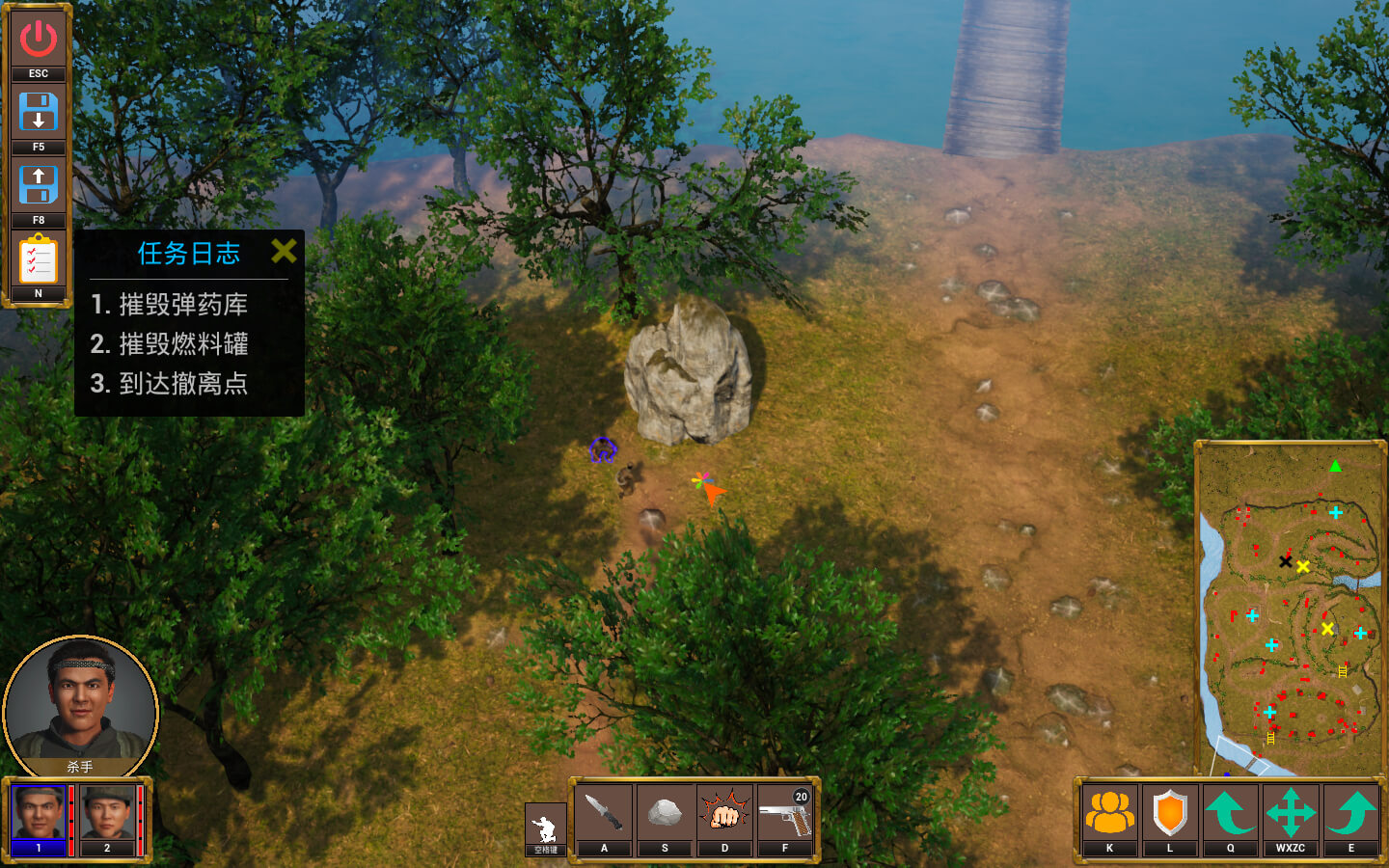This screenshot has height=868, width=1389.
Task: Select squad member number 2
Action: pyautogui.click(x=107, y=816)
